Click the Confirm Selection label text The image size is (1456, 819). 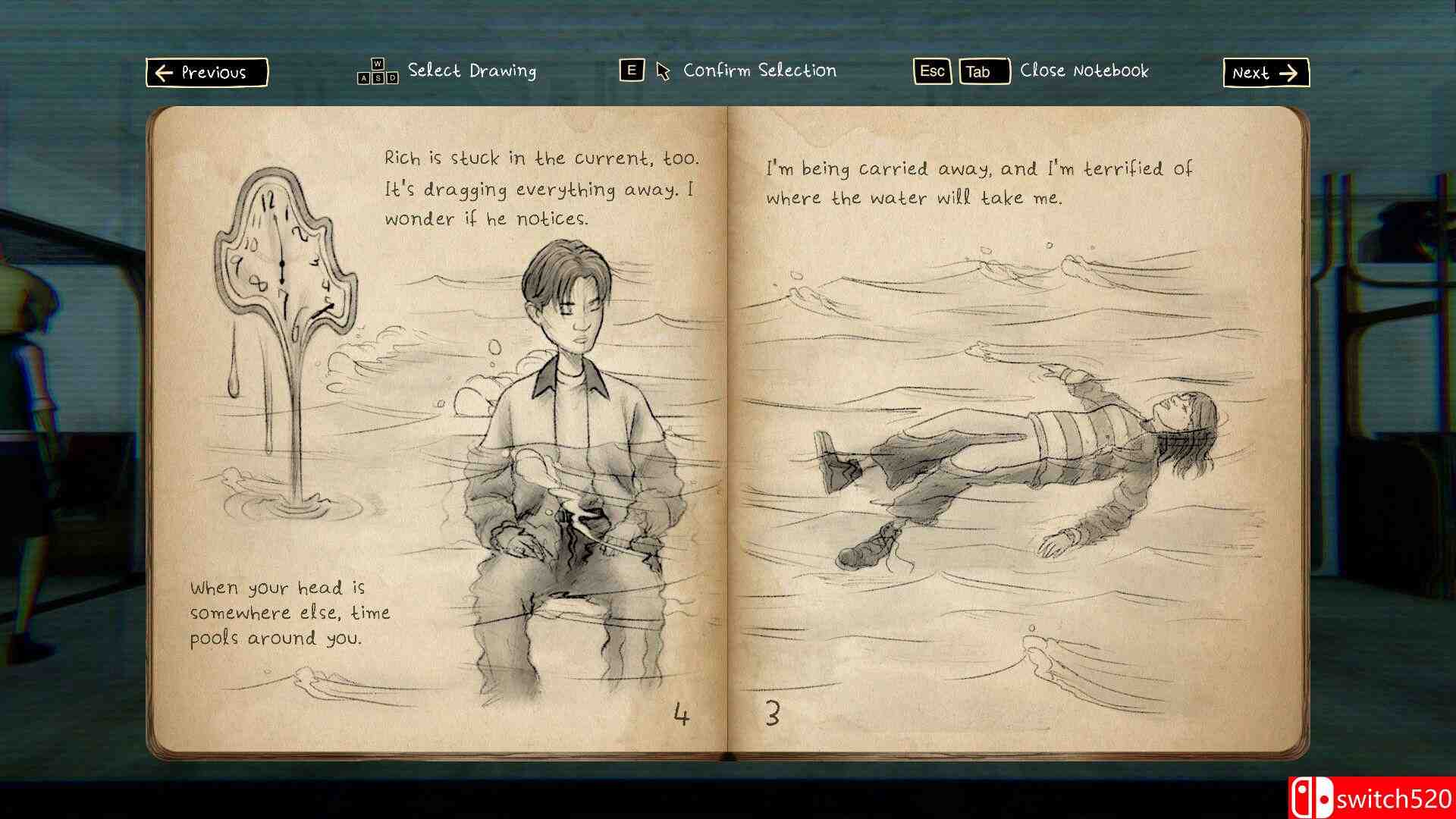point(759,71)
